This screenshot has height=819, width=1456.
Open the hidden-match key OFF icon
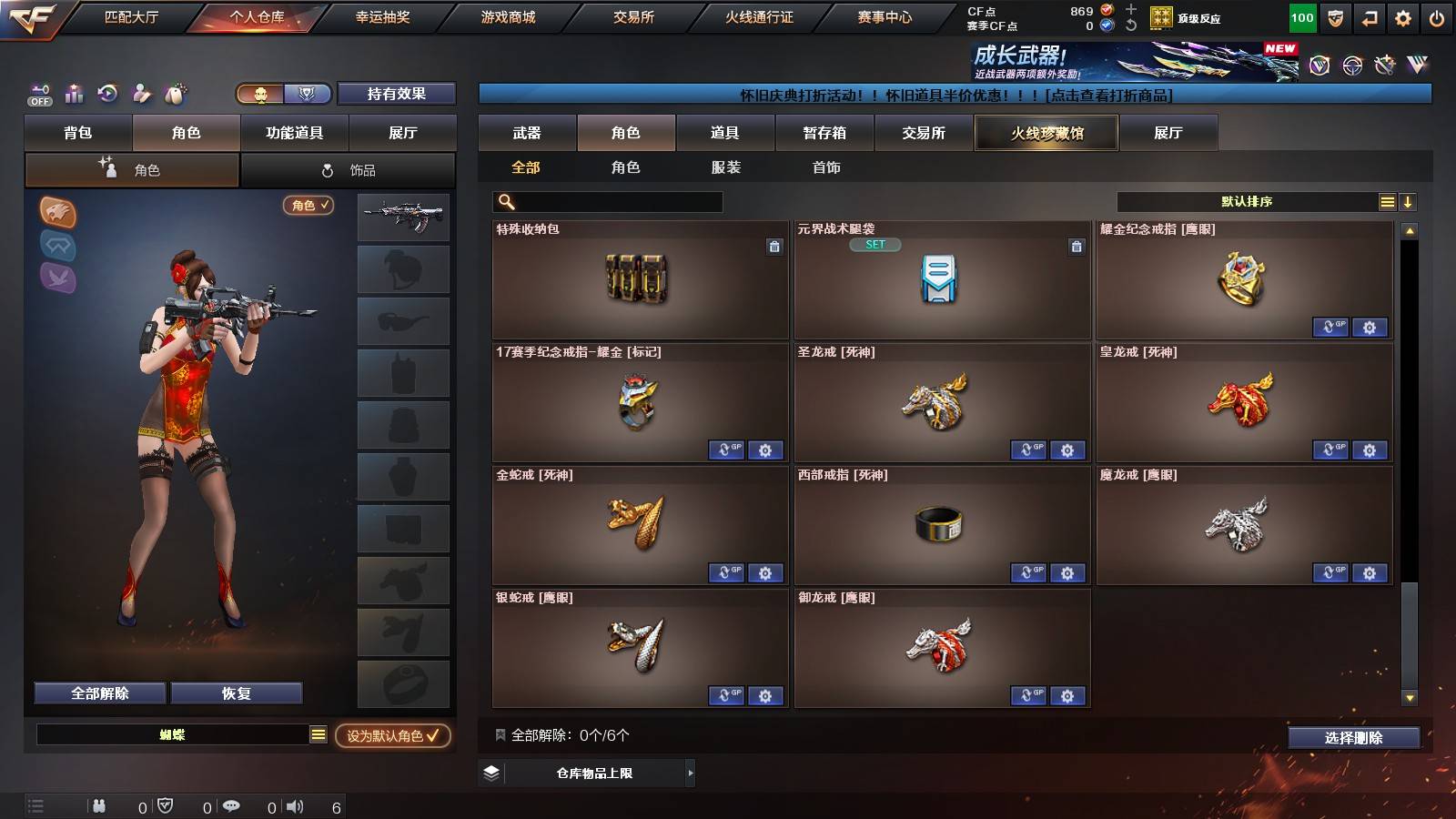39,94
